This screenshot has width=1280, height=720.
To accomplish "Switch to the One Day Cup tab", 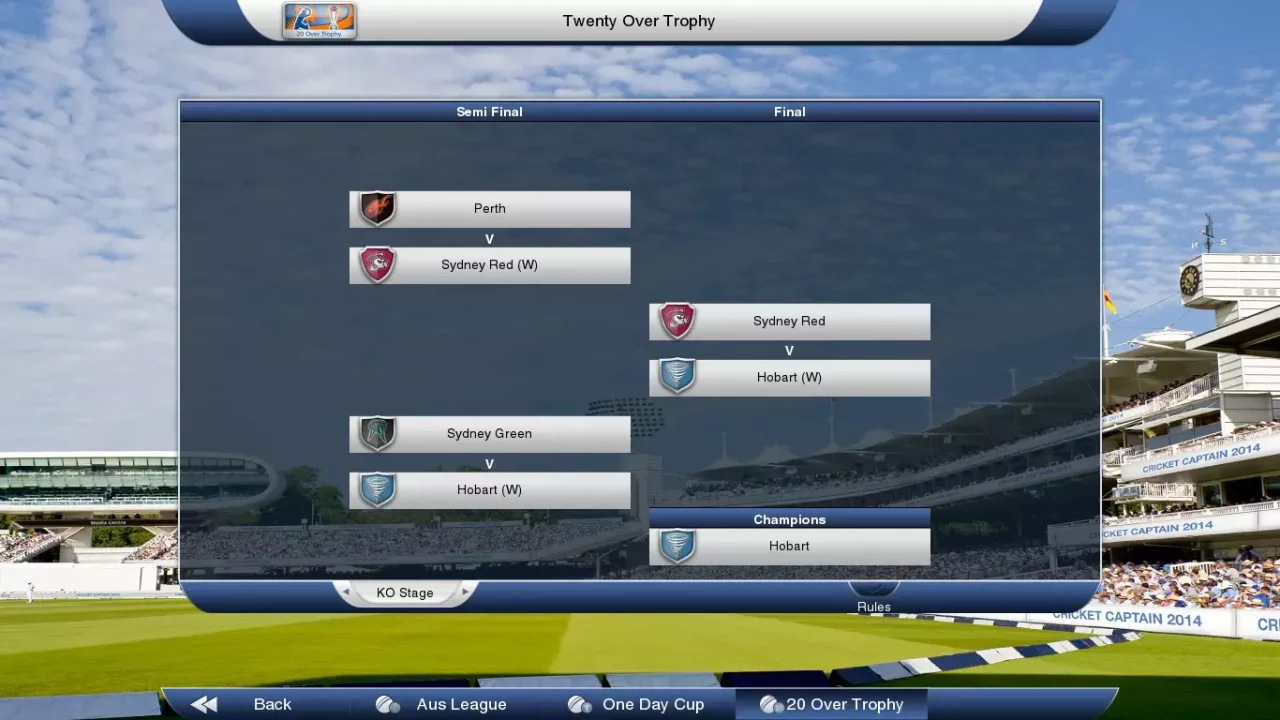I will point(636,704).
